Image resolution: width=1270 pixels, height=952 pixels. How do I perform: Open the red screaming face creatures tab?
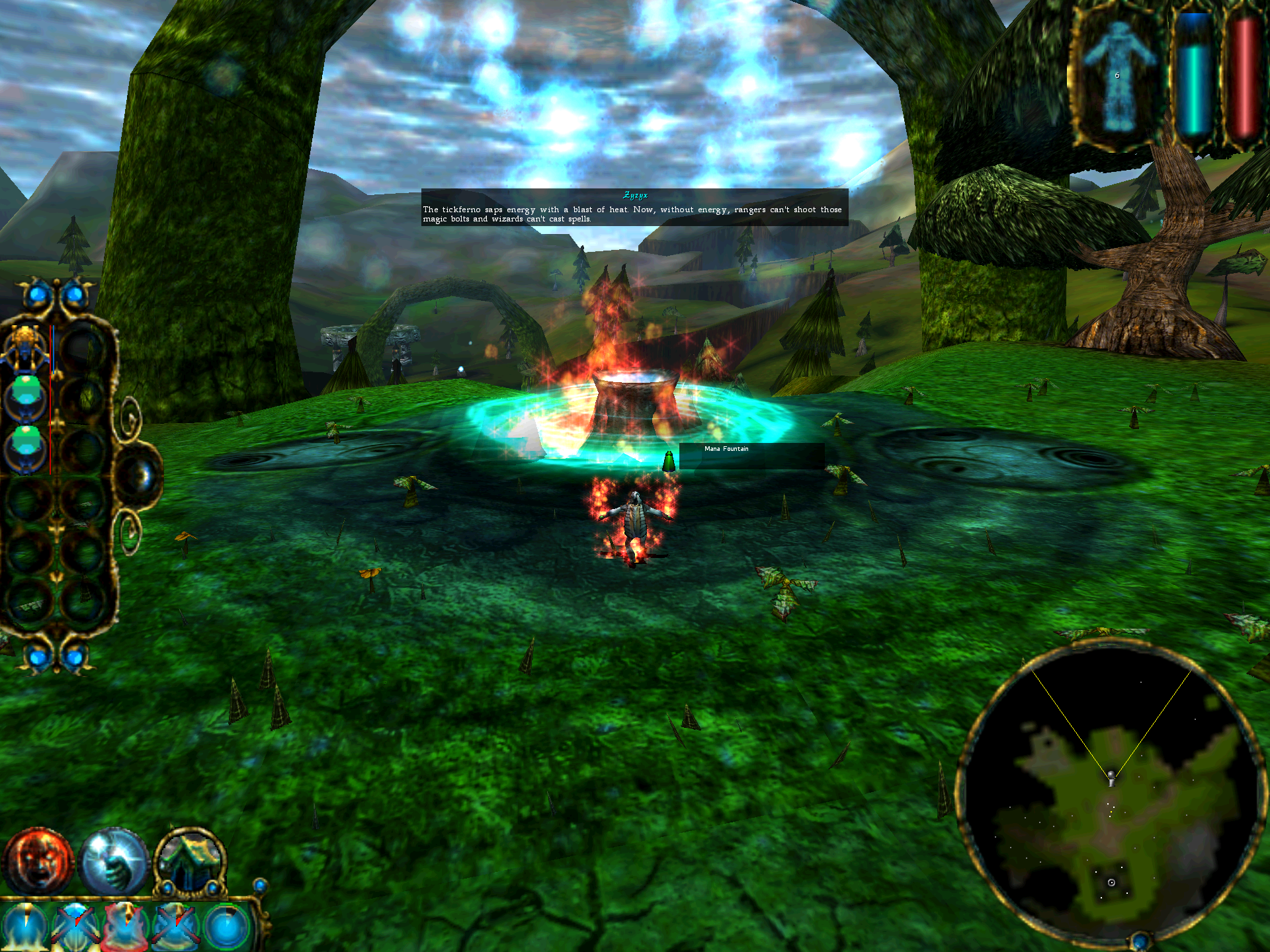coord(38,861)
